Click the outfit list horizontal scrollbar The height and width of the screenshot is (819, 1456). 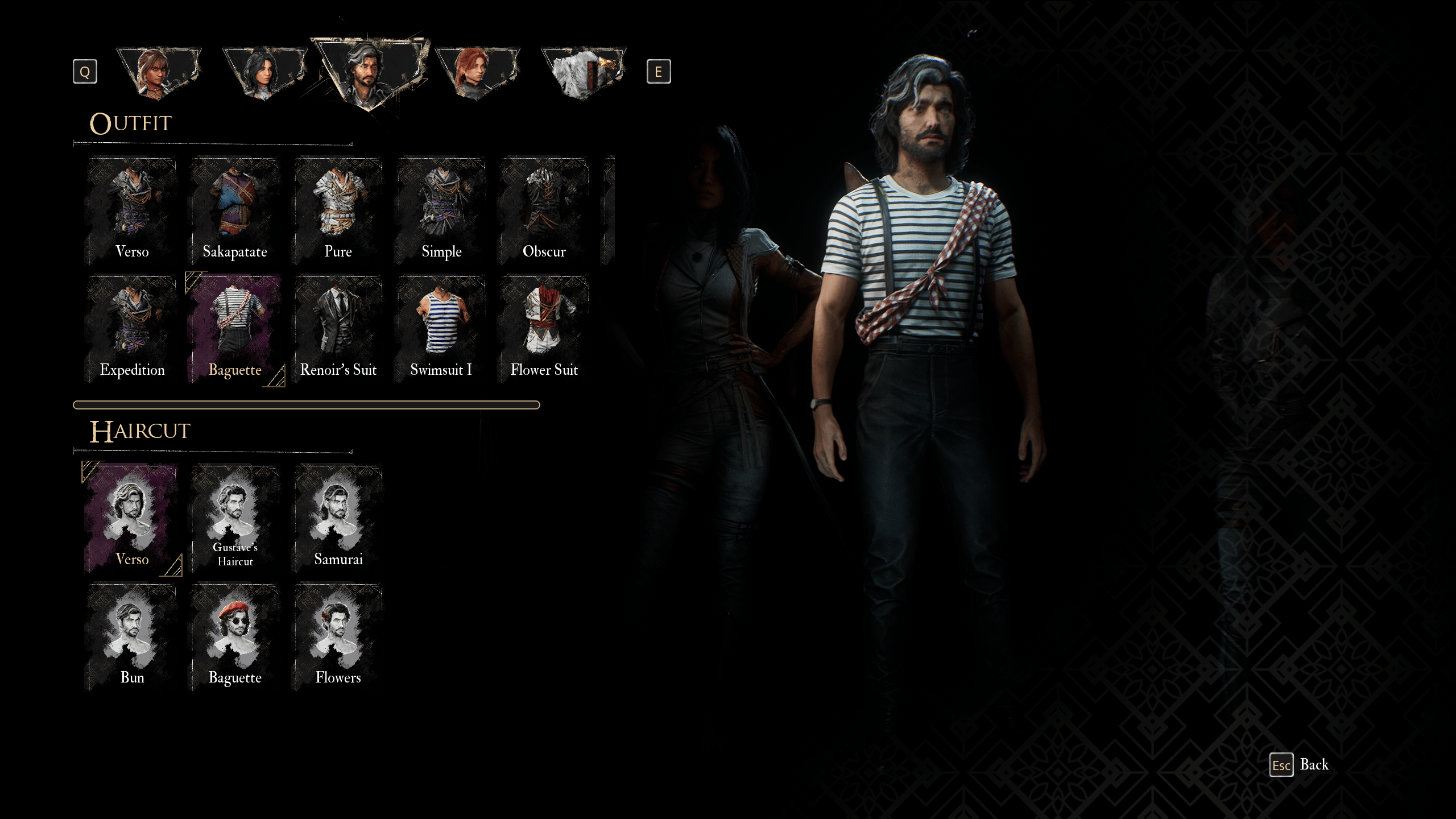click(x=306, y=405)
